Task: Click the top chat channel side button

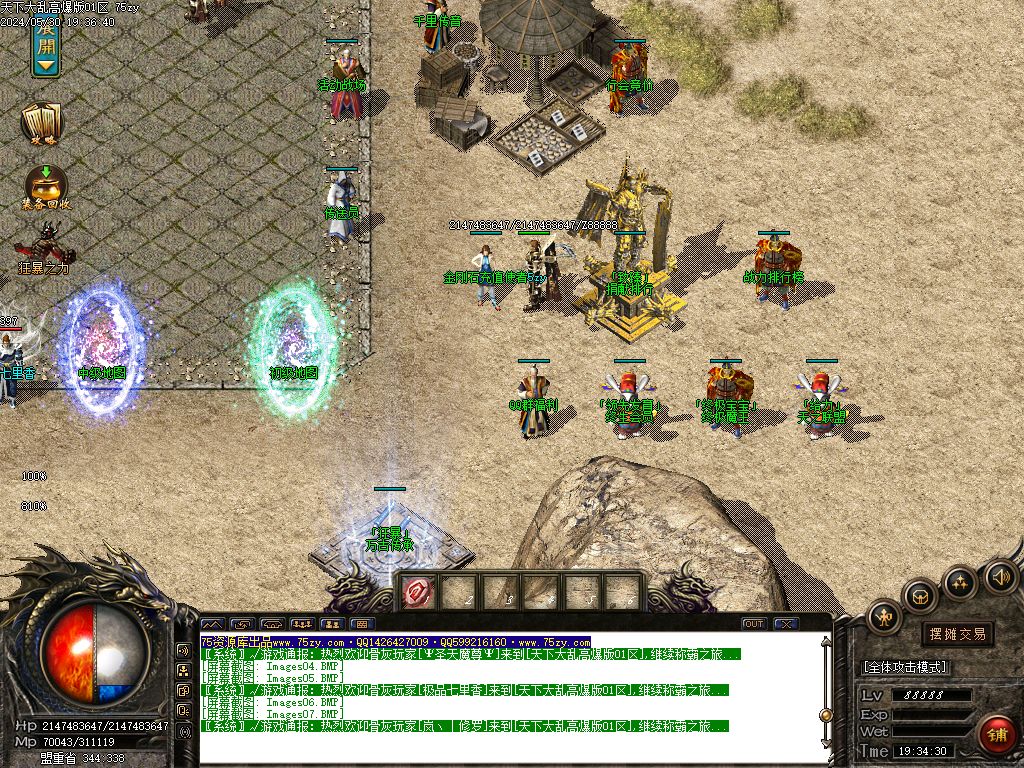Action: 184,649
